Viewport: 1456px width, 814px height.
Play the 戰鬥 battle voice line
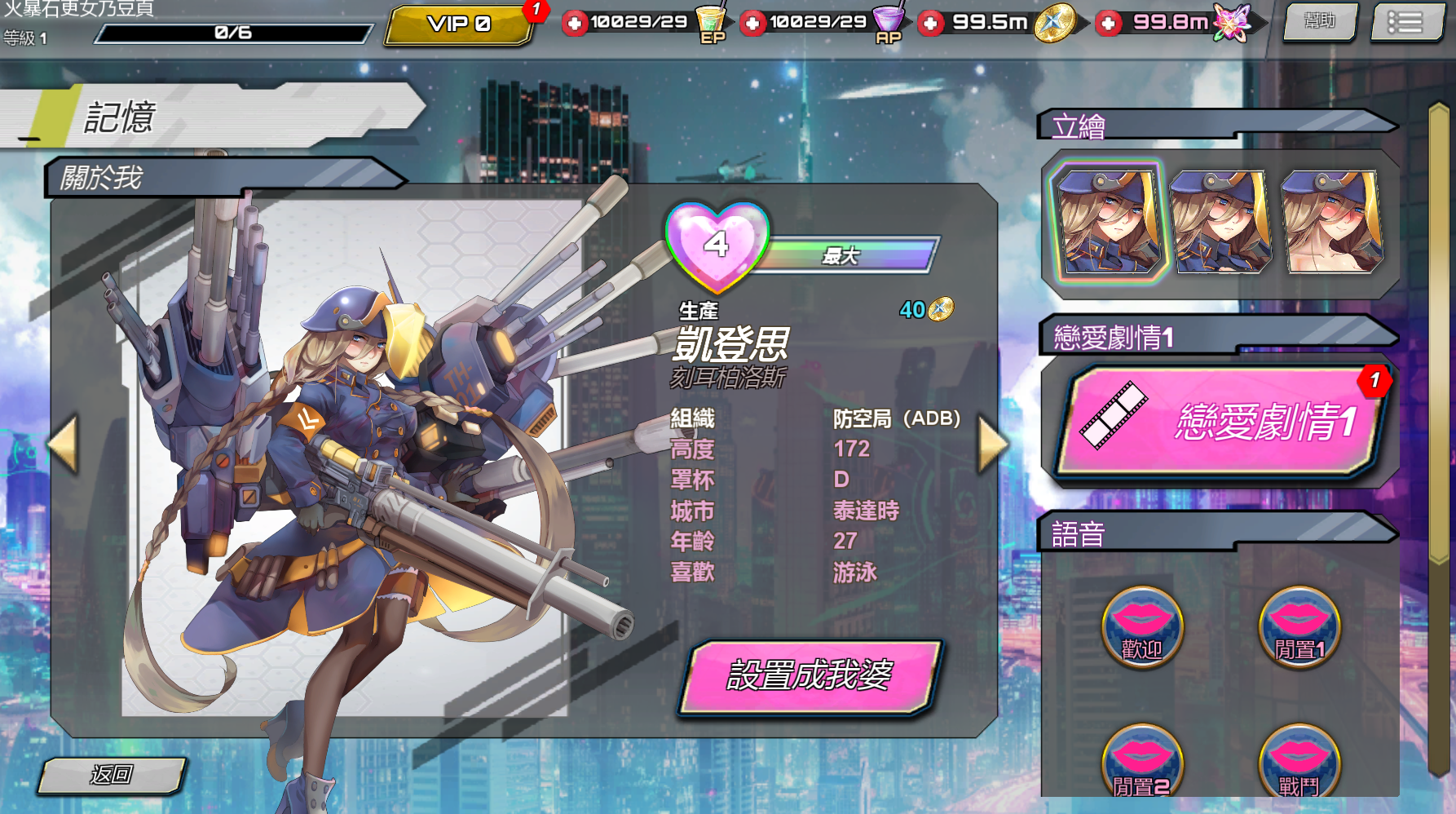pyautogui.click(x=1299, y=763)
